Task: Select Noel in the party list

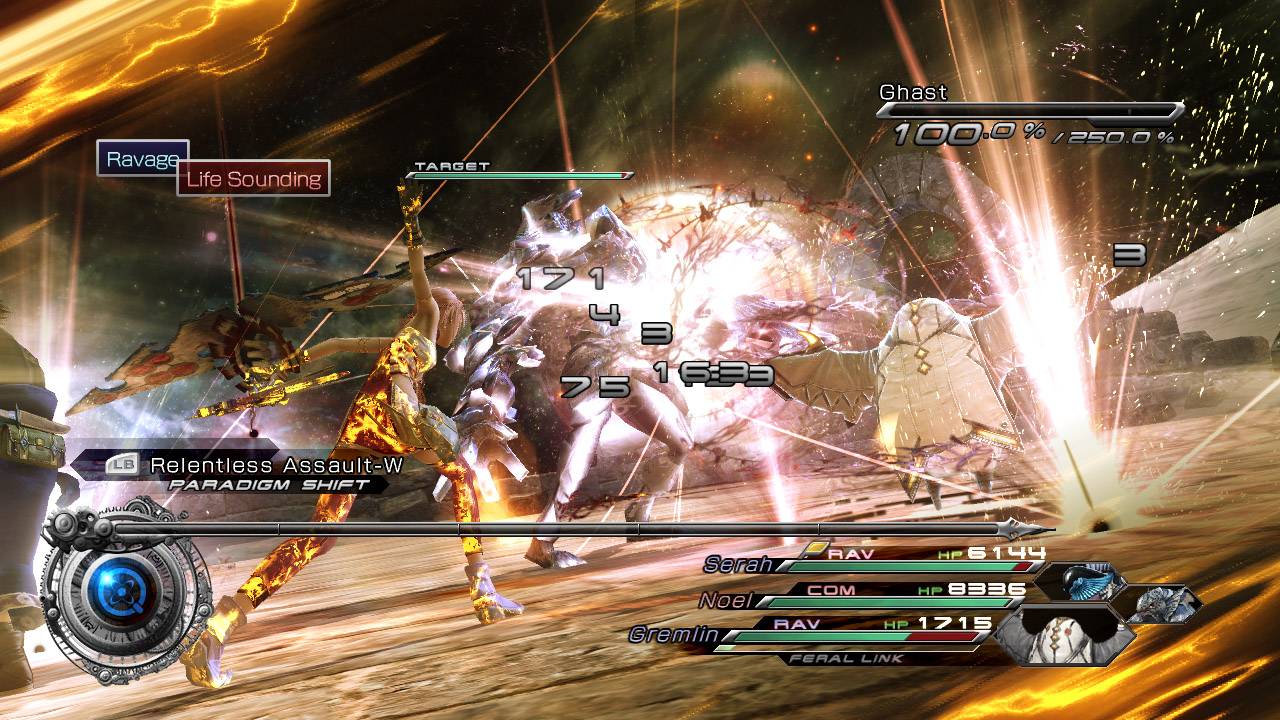Action: (x=726, y=601)
